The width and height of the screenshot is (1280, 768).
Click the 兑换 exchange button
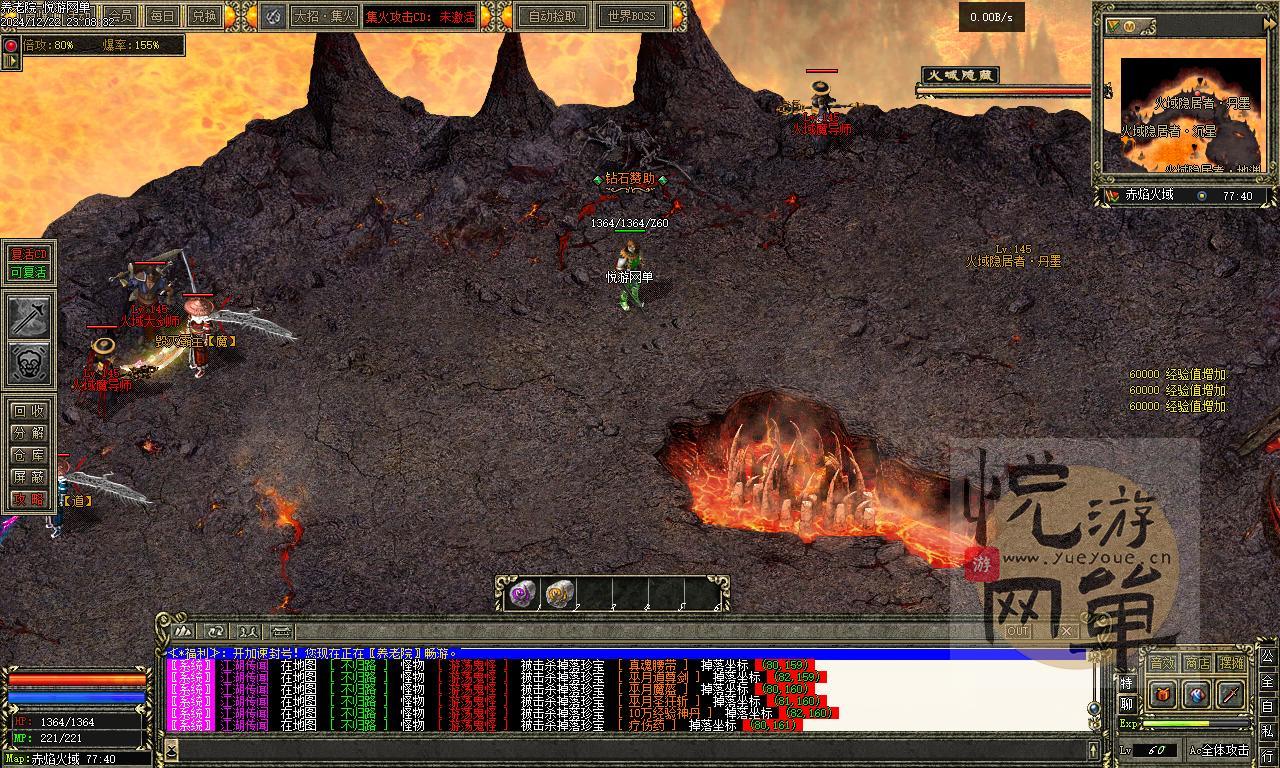[x=204, y=16]
